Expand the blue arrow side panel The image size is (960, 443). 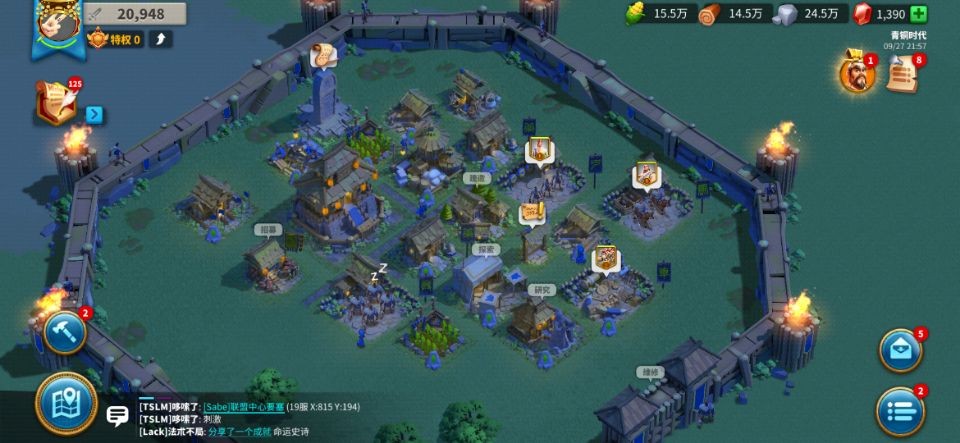coord(94,114)
